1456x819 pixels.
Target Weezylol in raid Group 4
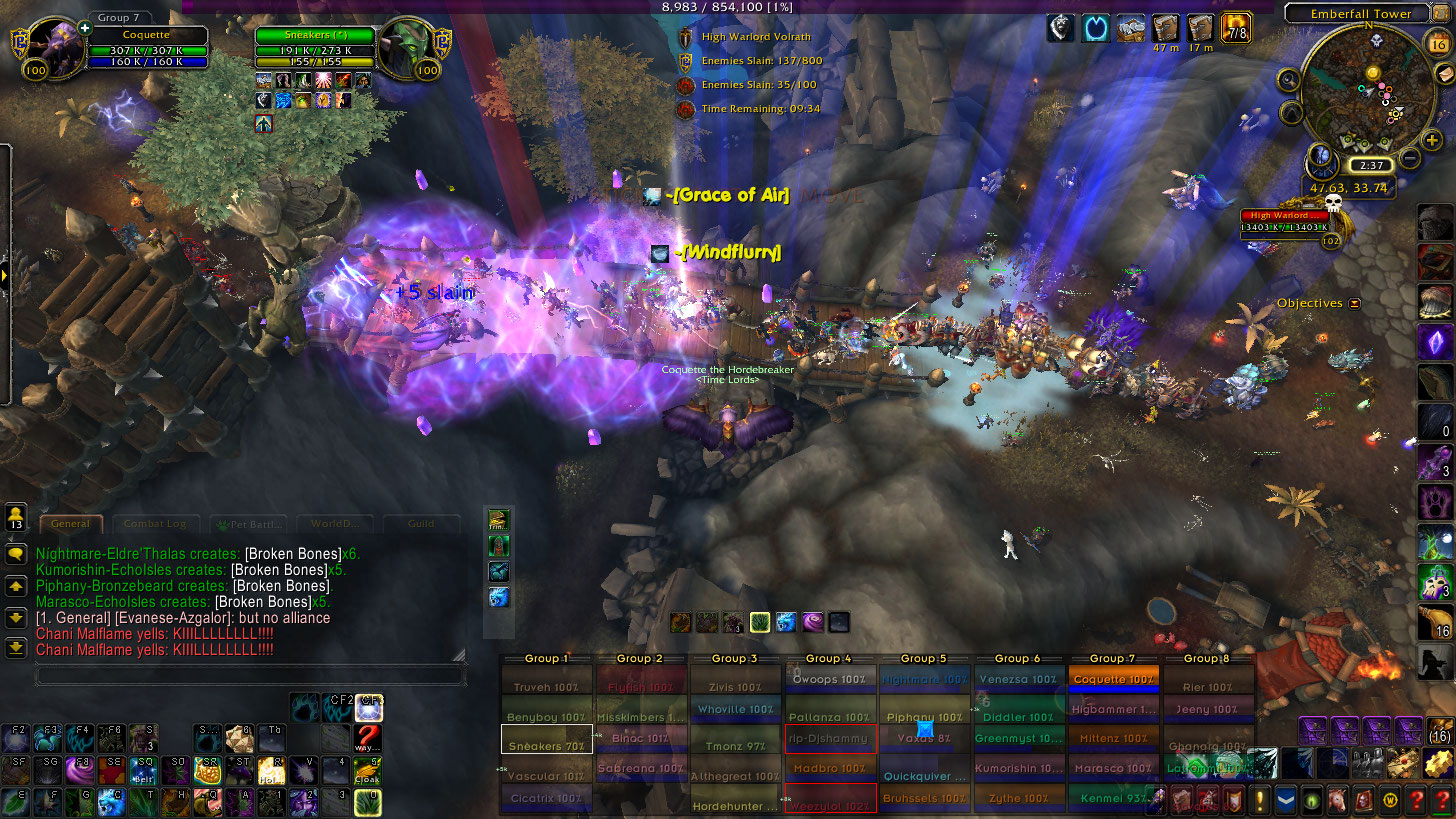[830, 798]
